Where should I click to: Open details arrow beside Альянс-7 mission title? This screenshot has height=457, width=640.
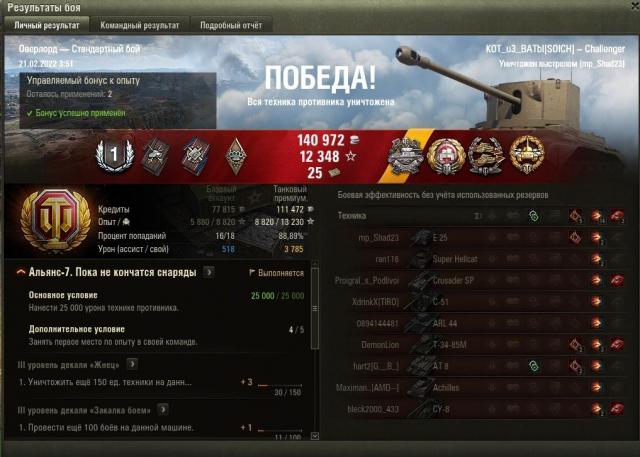point(208,272)
